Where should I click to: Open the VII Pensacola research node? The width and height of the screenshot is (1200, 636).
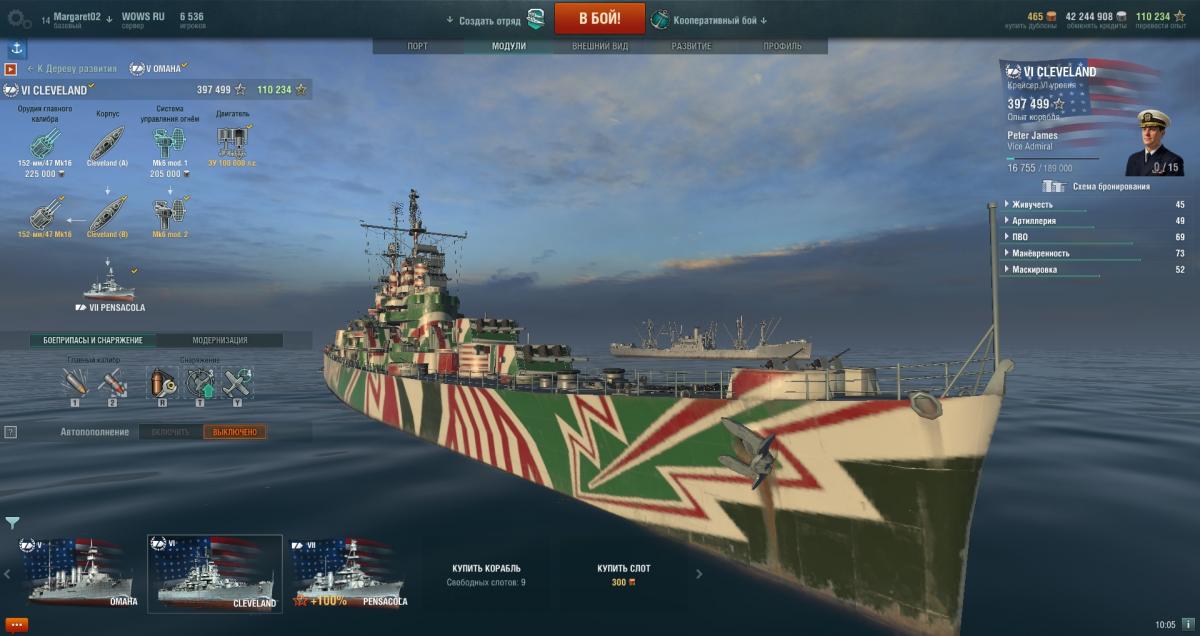109,287
